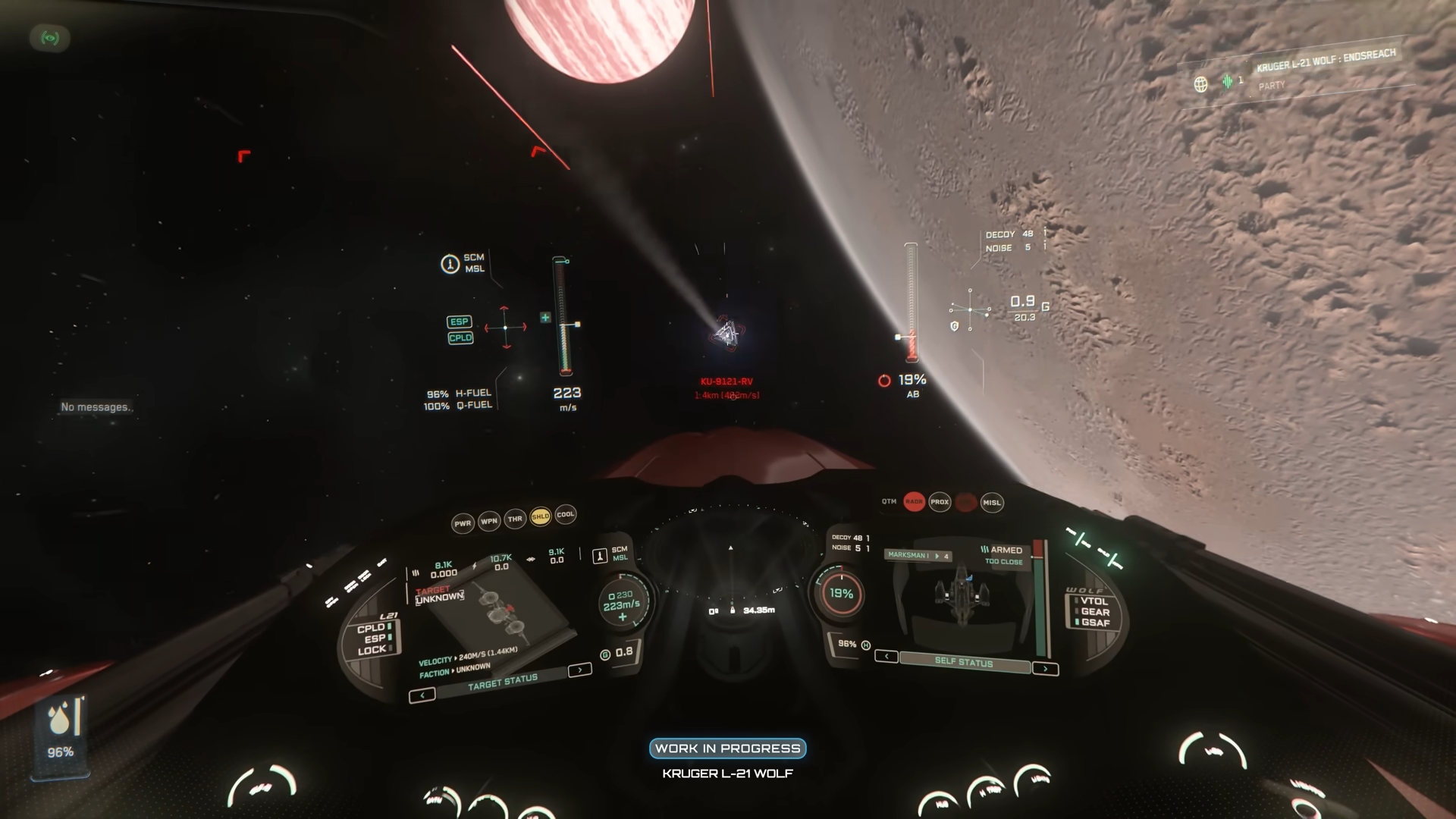This screenshot has width=1456, height=819.
Task: Select the PROX proximity icon
Action: coord(940,502)
